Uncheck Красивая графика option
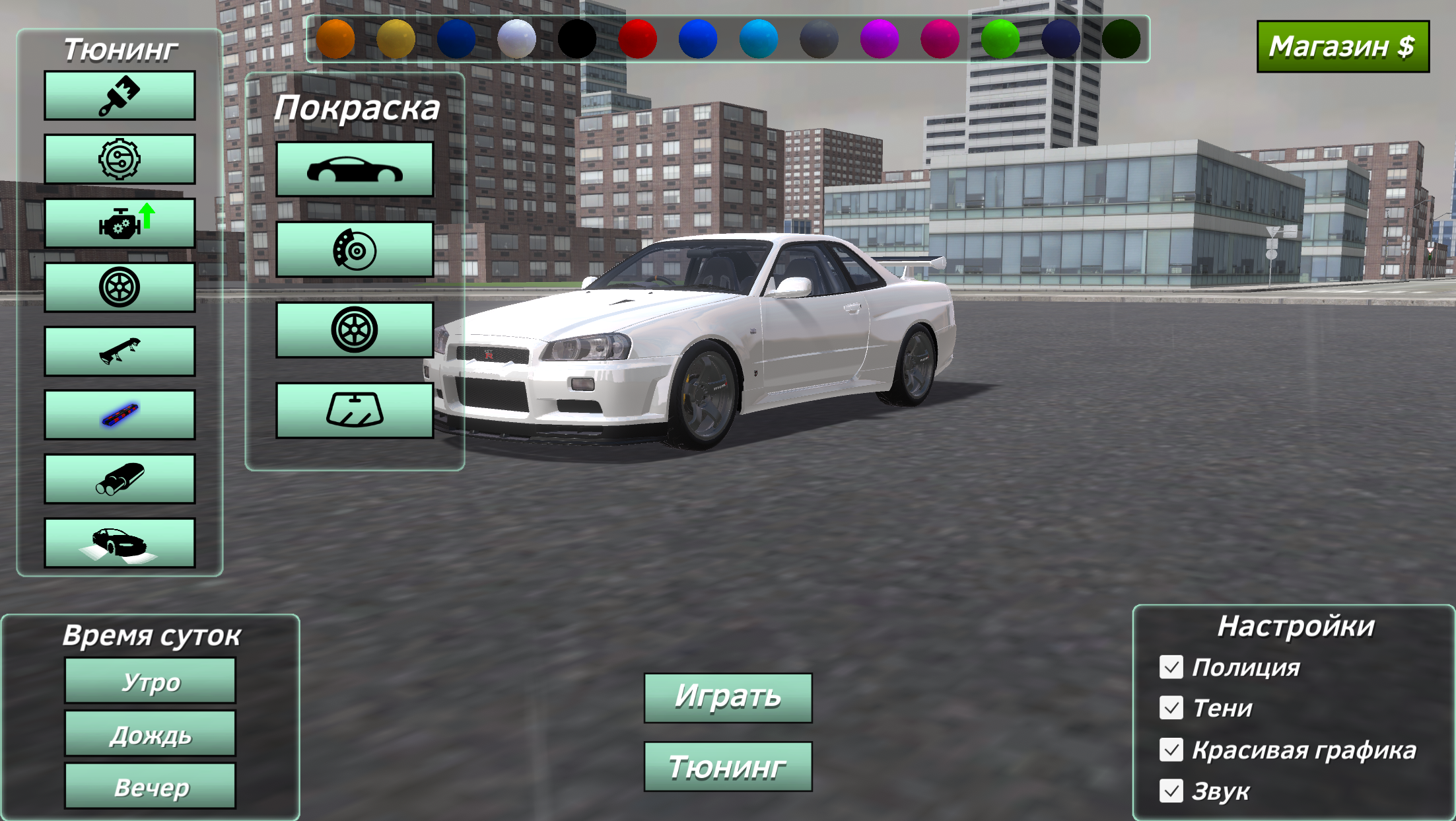Screen dimensions: 1456x821 pyautogui.click(x=1170, y=750)
